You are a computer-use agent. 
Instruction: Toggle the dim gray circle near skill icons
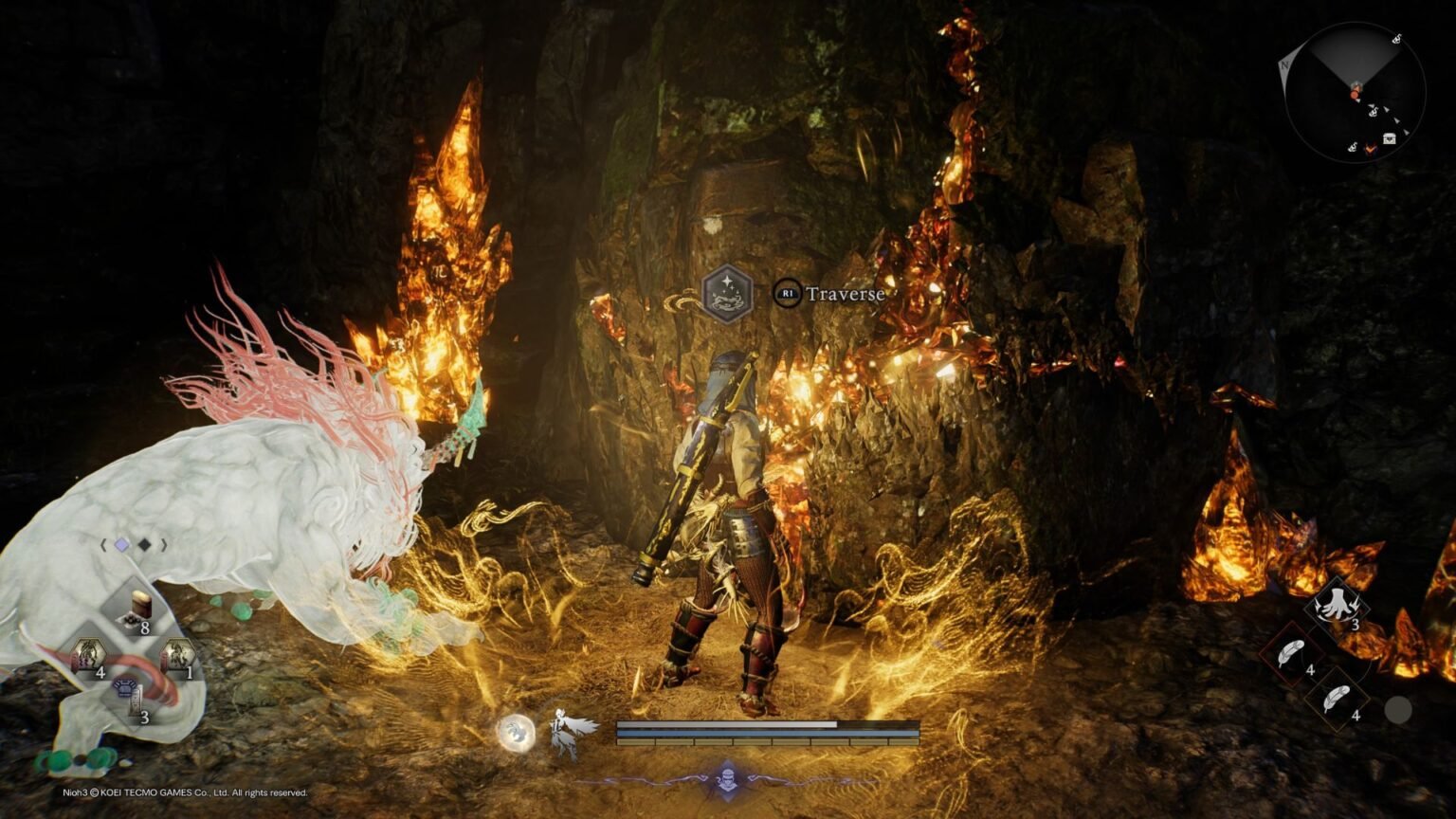pyautogui.click(x=1398, y=709)
